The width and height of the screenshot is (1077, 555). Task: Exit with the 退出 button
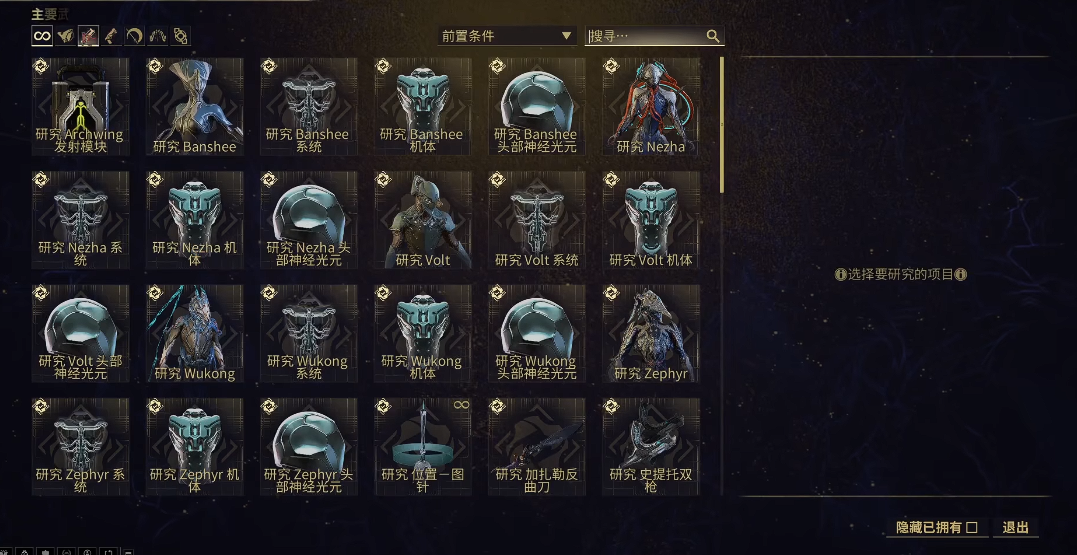pyautogui.click(x=1016, y=528)
